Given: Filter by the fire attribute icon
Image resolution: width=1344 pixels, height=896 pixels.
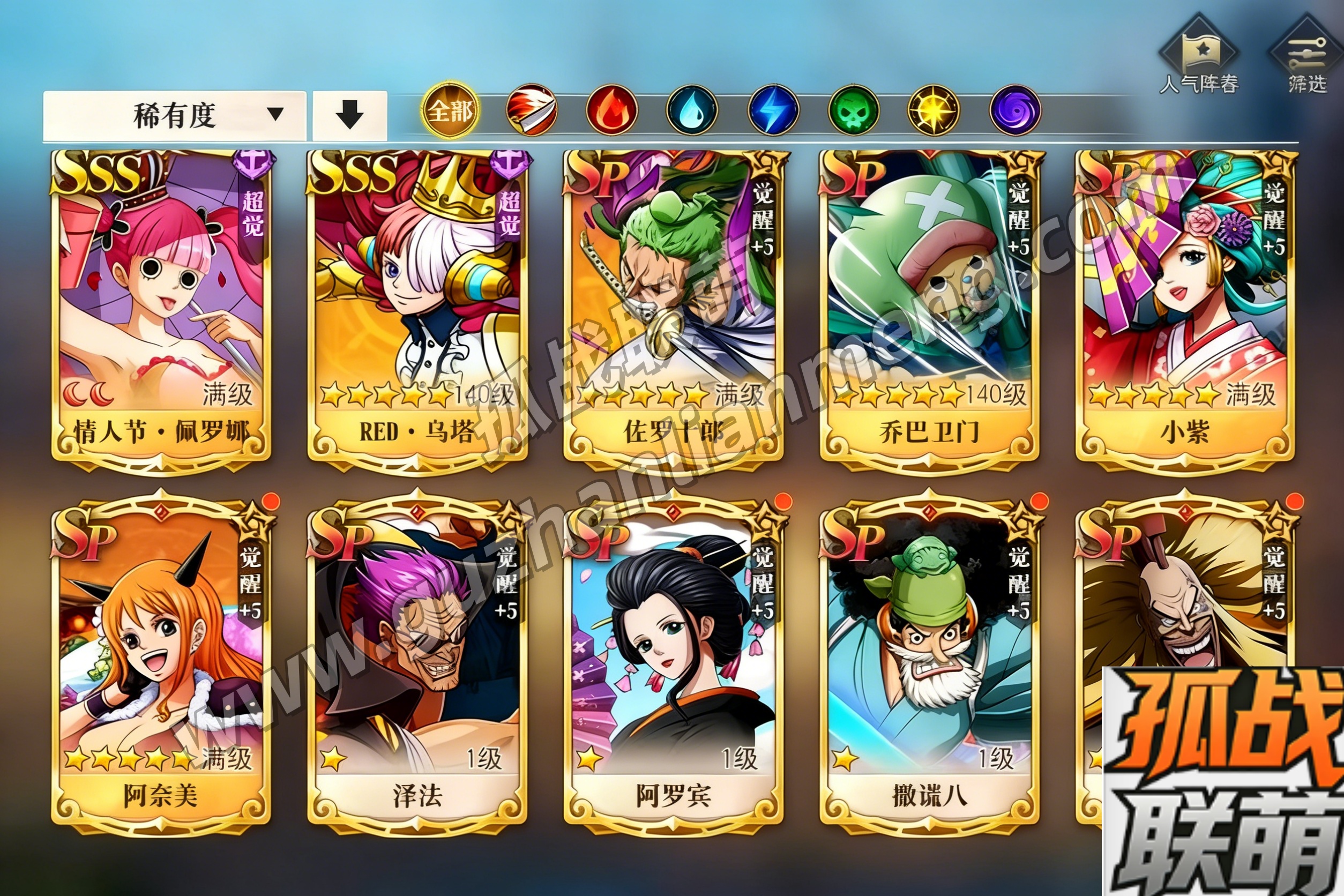Looking at the screenshot, I should click(611, 110).
